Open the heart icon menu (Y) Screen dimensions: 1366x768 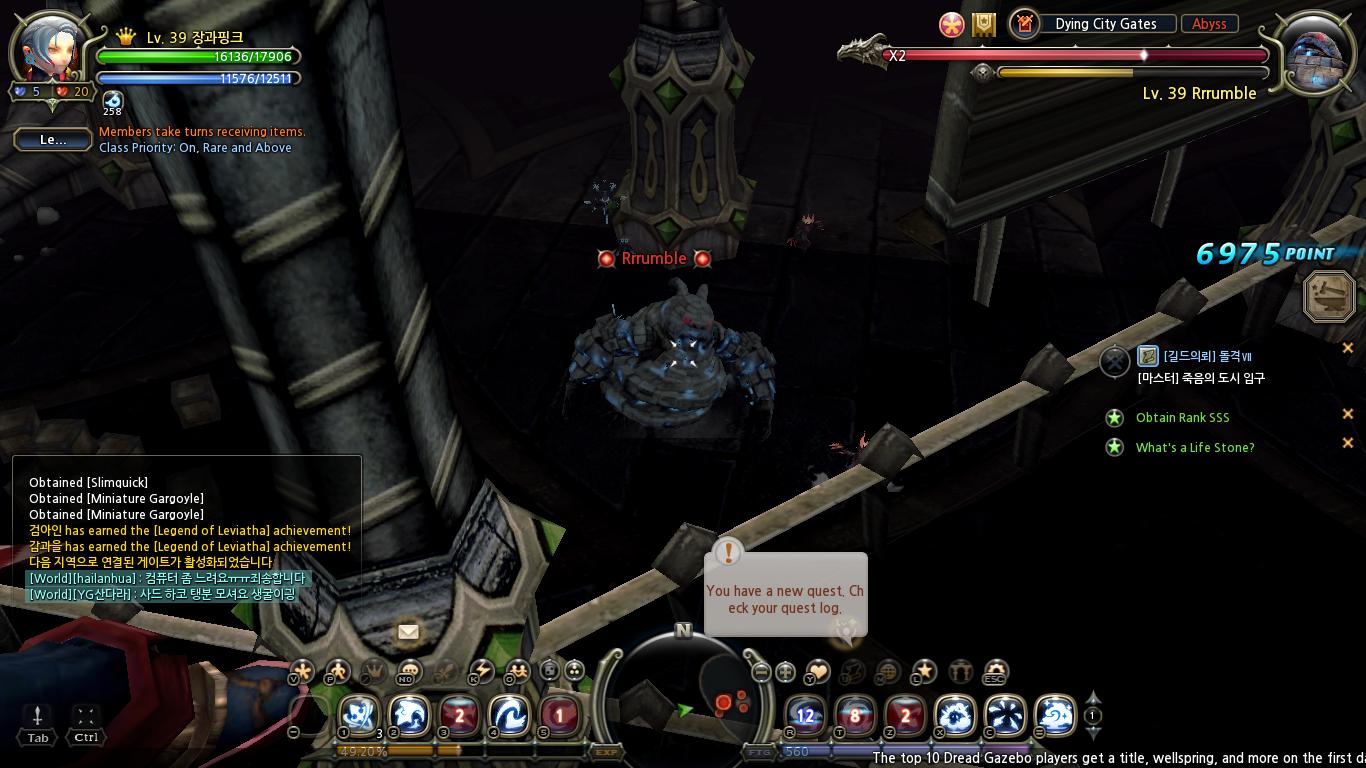coord(819,671)
